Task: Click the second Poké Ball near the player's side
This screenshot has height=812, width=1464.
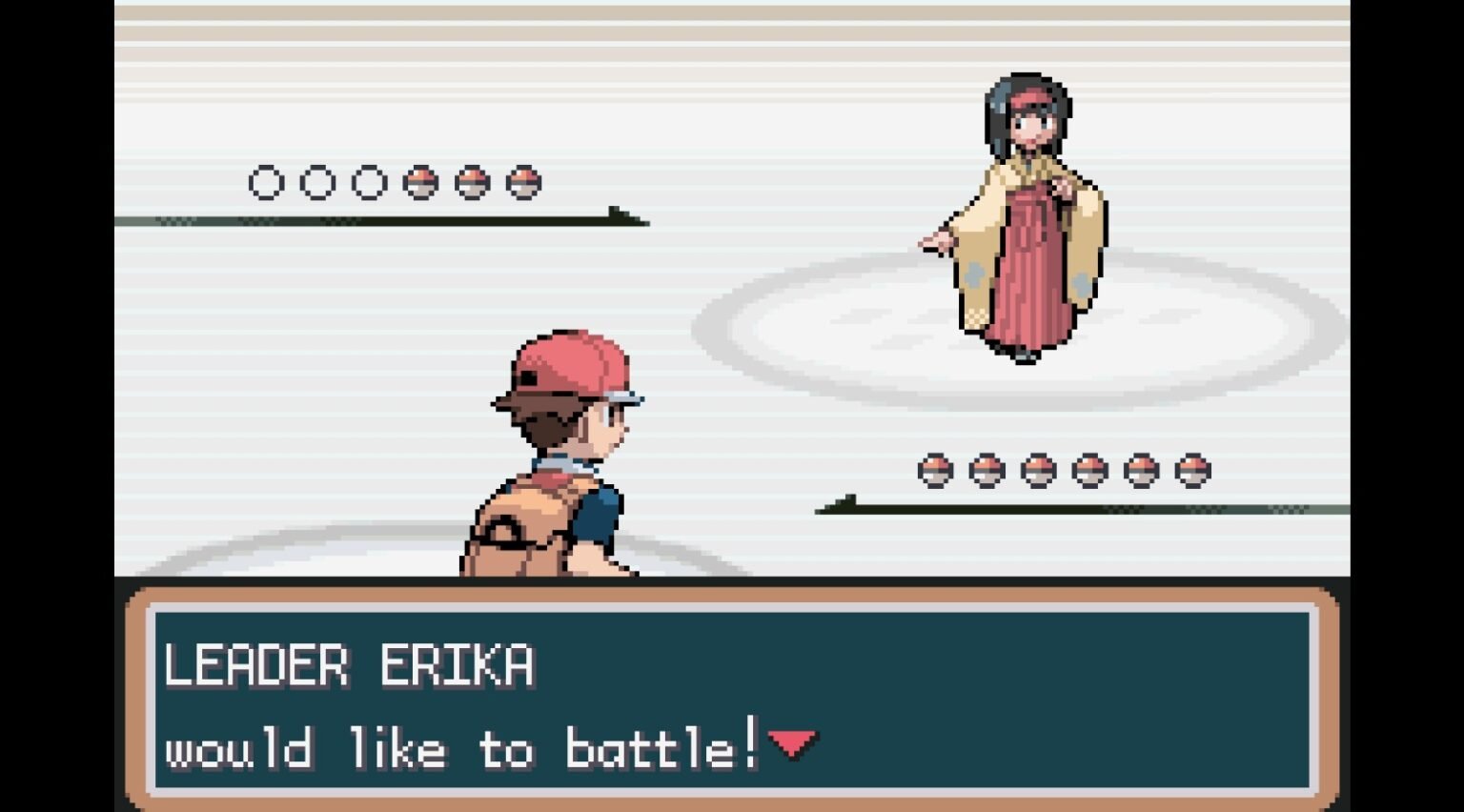Action: [986, 469]
